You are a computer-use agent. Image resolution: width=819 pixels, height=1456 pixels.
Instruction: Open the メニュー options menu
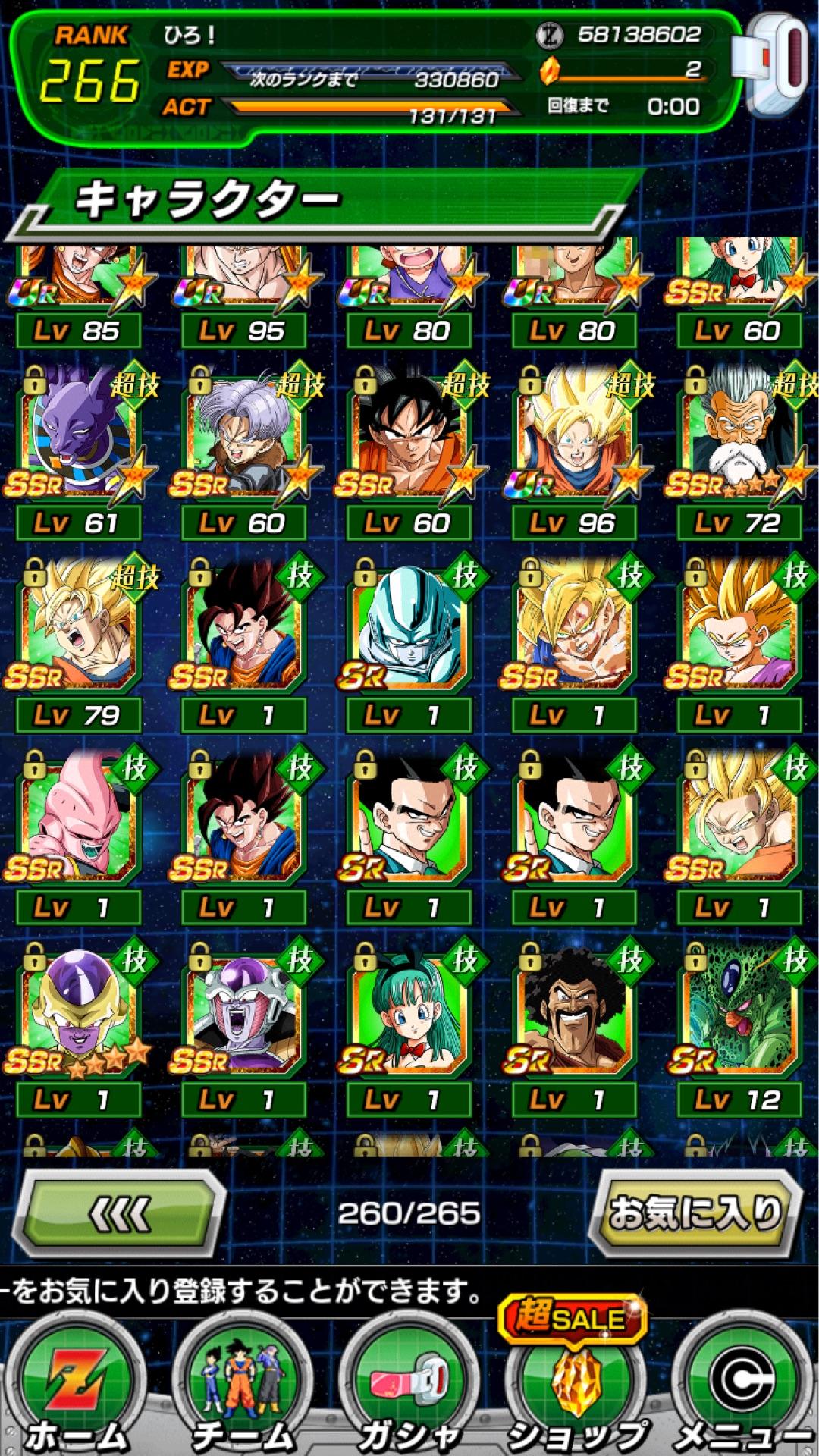click(x=740, y=1388)
